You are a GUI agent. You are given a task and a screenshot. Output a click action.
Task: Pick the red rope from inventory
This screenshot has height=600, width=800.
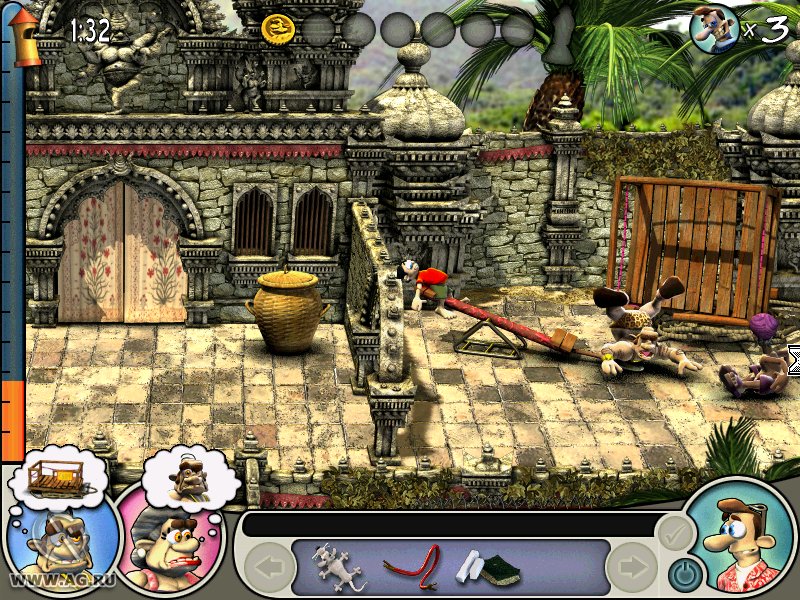coord(412,566)
